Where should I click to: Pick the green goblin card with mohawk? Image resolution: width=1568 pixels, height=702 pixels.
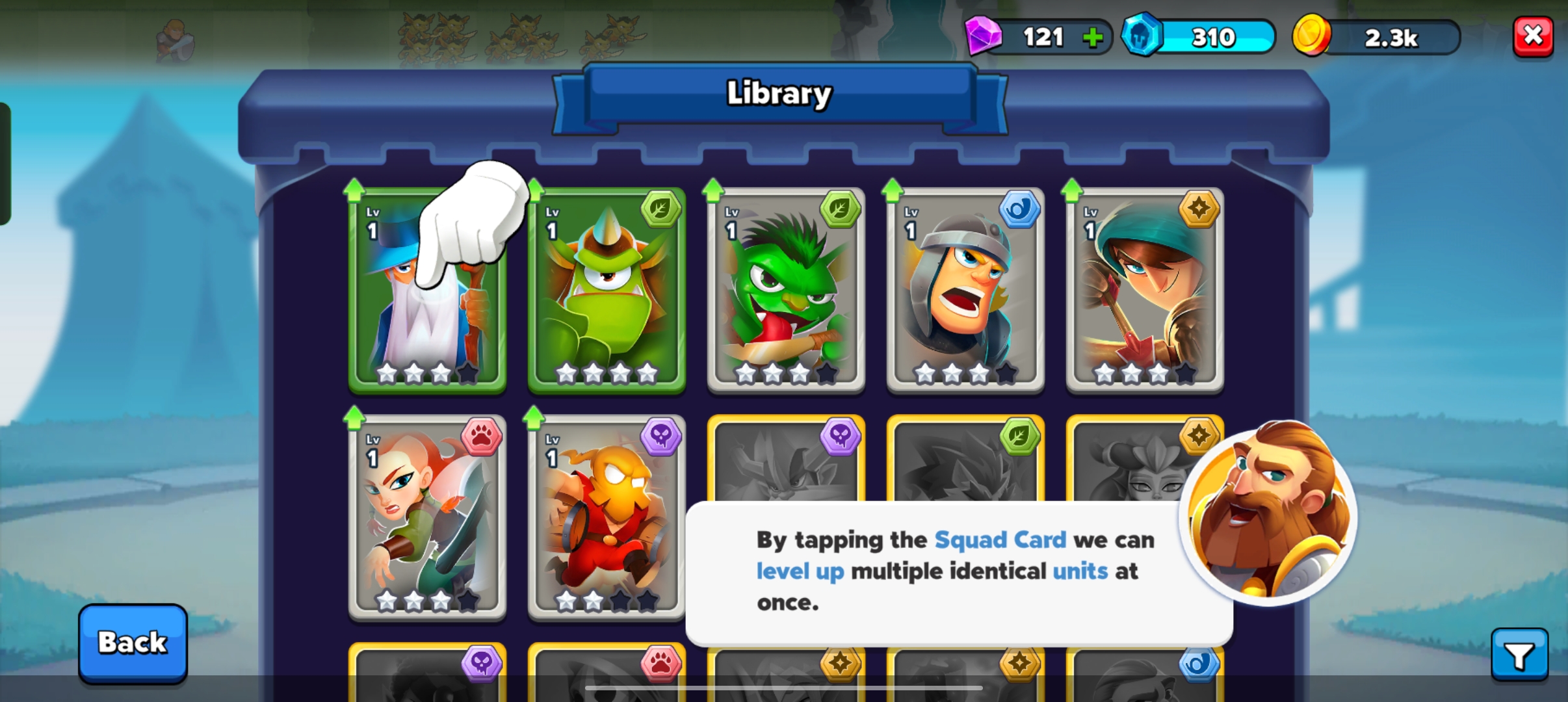pyautogui.click(x=786, y=291)
